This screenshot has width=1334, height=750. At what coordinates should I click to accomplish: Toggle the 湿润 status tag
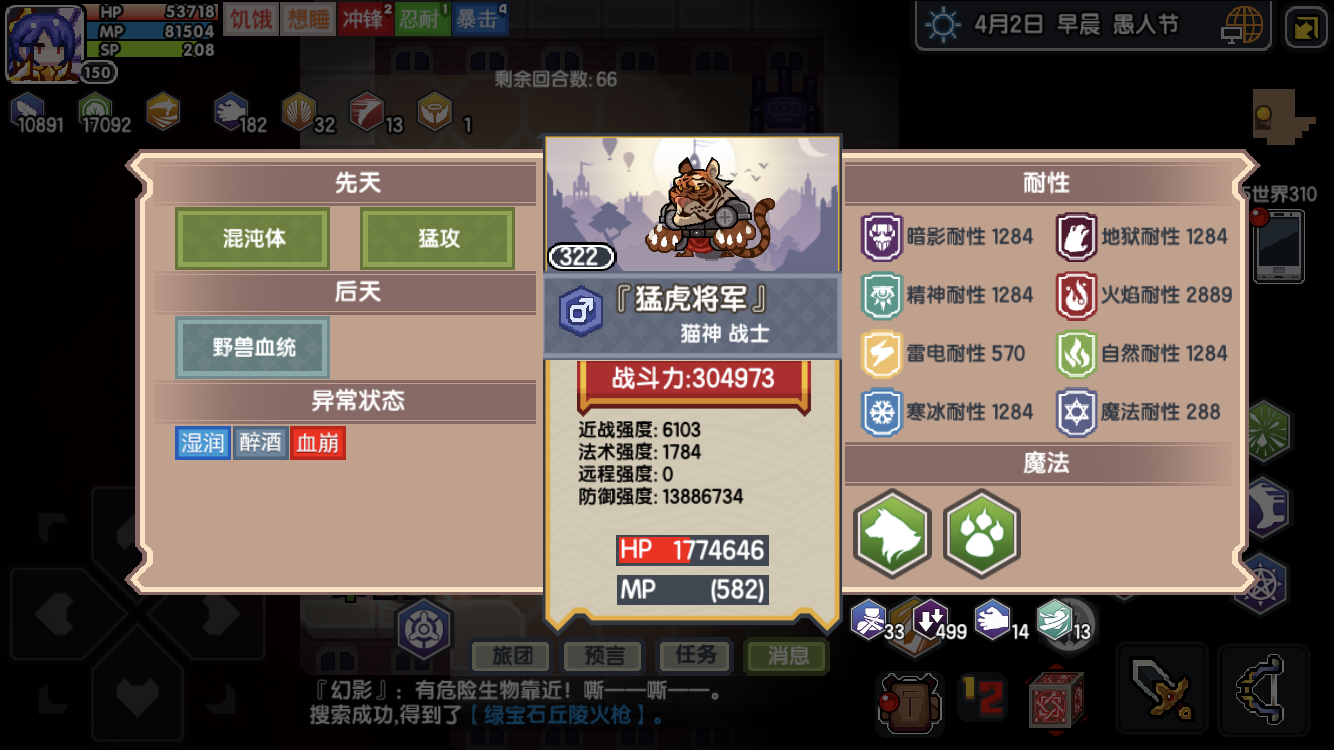click(203, 442)
